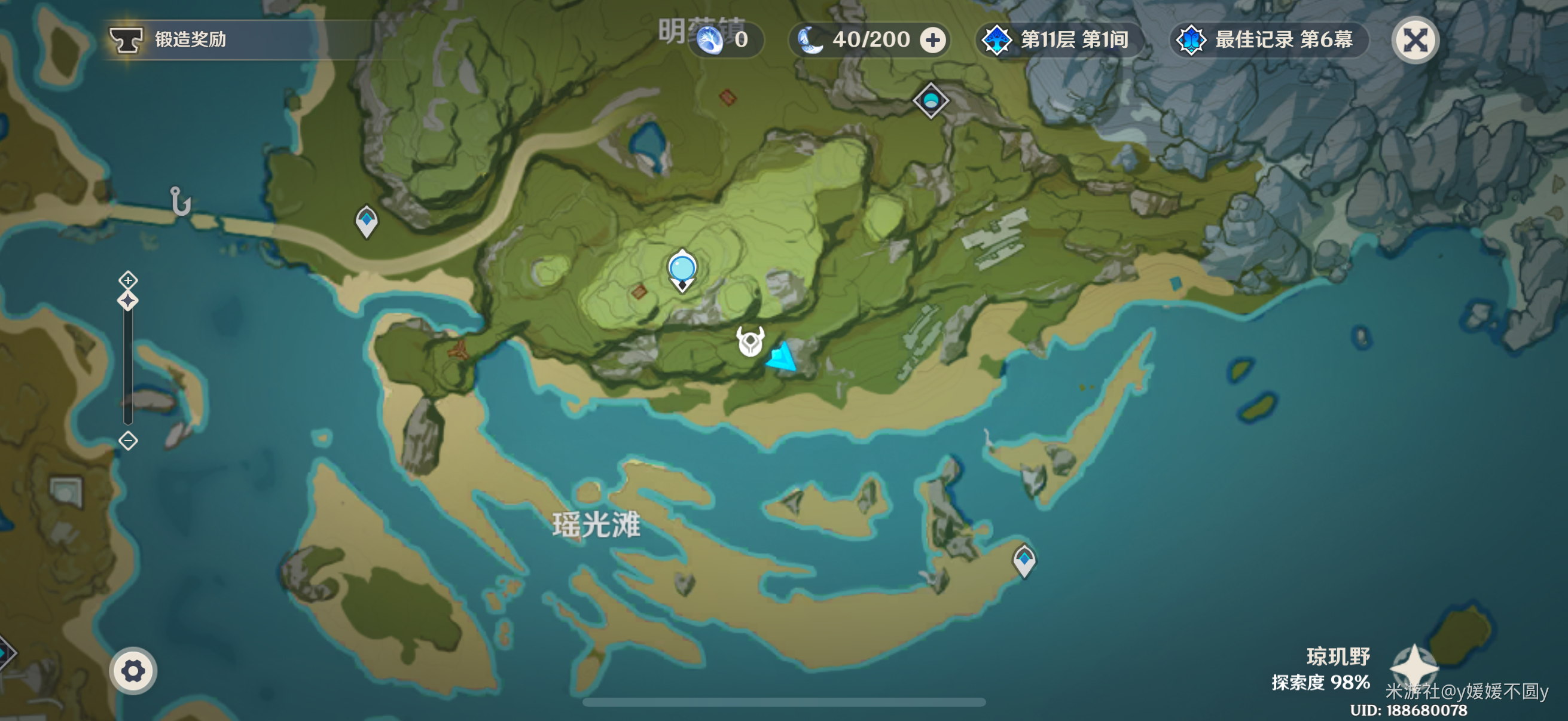Select the domain marker at top
Image resolution: width=1568 pixels, height=721 pixels.
pyautogui.click(x=930, y=100)
